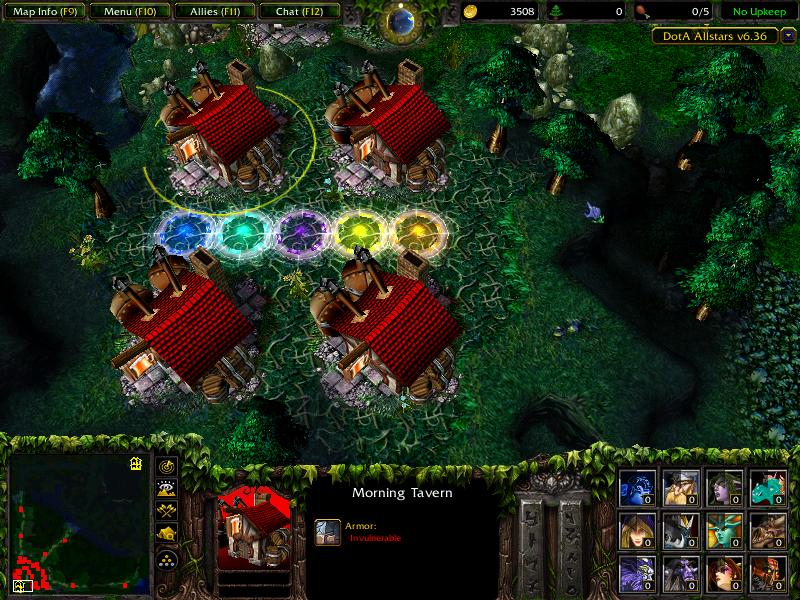The height and width of the screenshot is (600, 800).
Task: Toggle creep camp display on minimap
Action: coord(166,535)
